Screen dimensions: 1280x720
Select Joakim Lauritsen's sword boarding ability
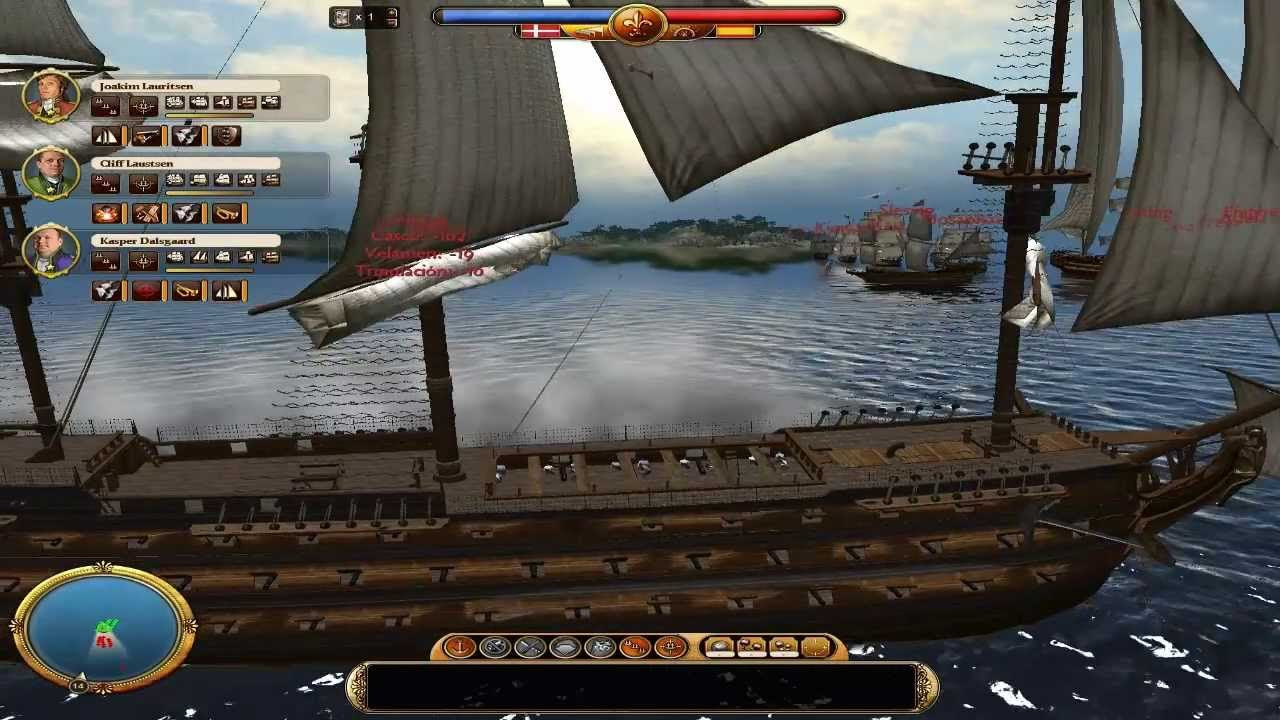coord(147,136)
